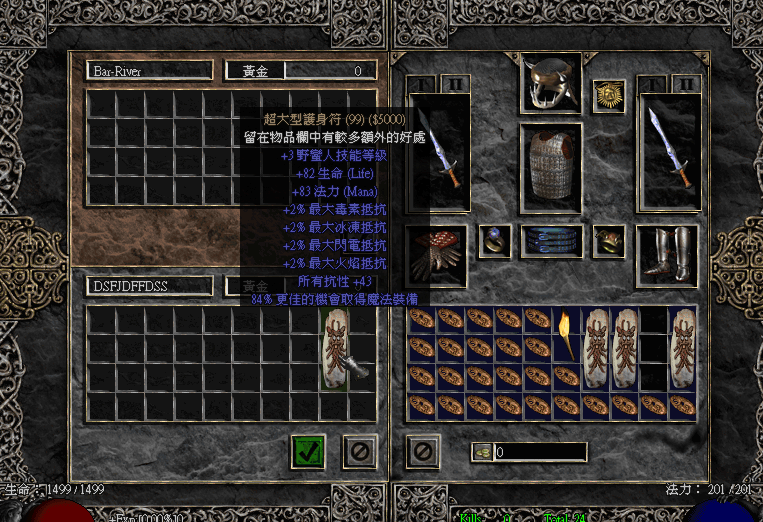
Task: Click the cancel button beside the green checkmark
Action: (x=359, y=451)
